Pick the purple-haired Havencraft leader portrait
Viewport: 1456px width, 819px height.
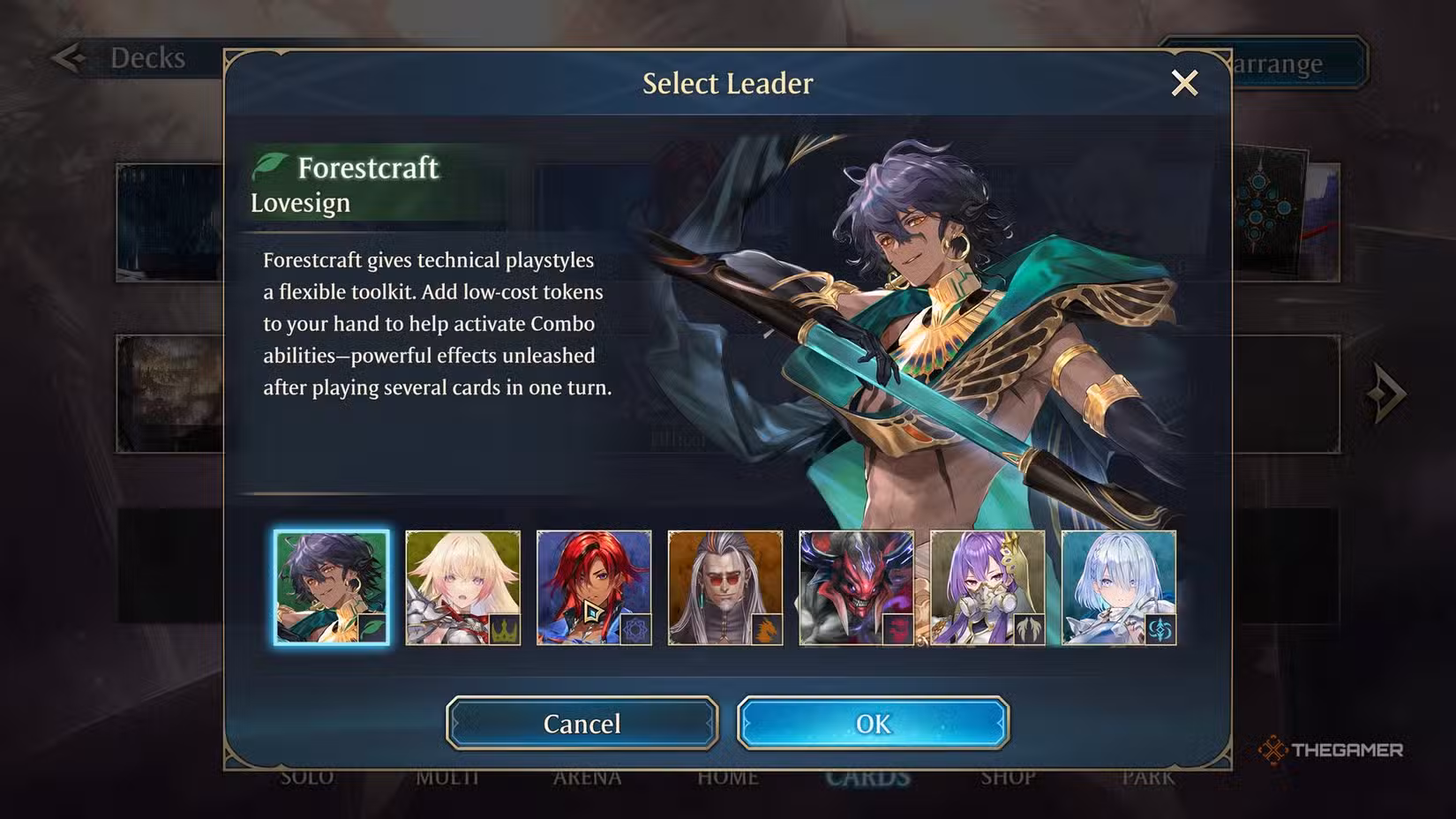[987, 588]
